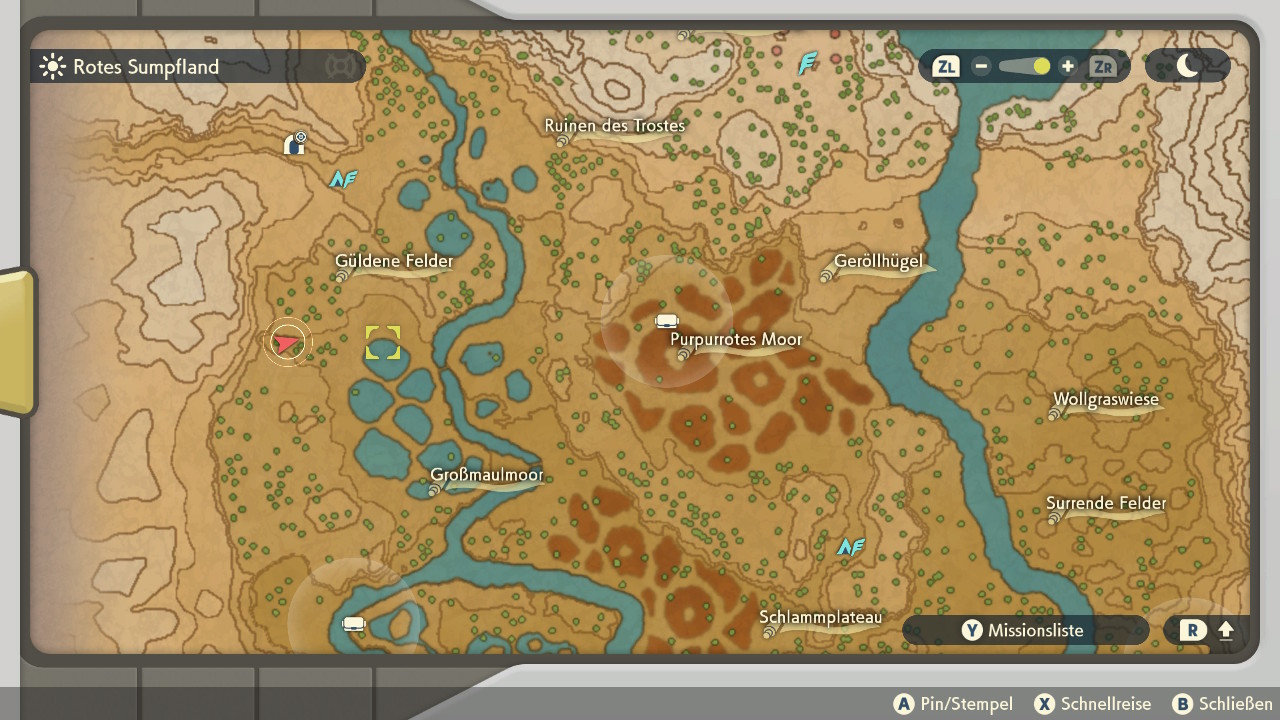The height and width of the screenshot is (720, 1280).
Task: Open the yellow side tab on left edge
Action: click(17, 342)
